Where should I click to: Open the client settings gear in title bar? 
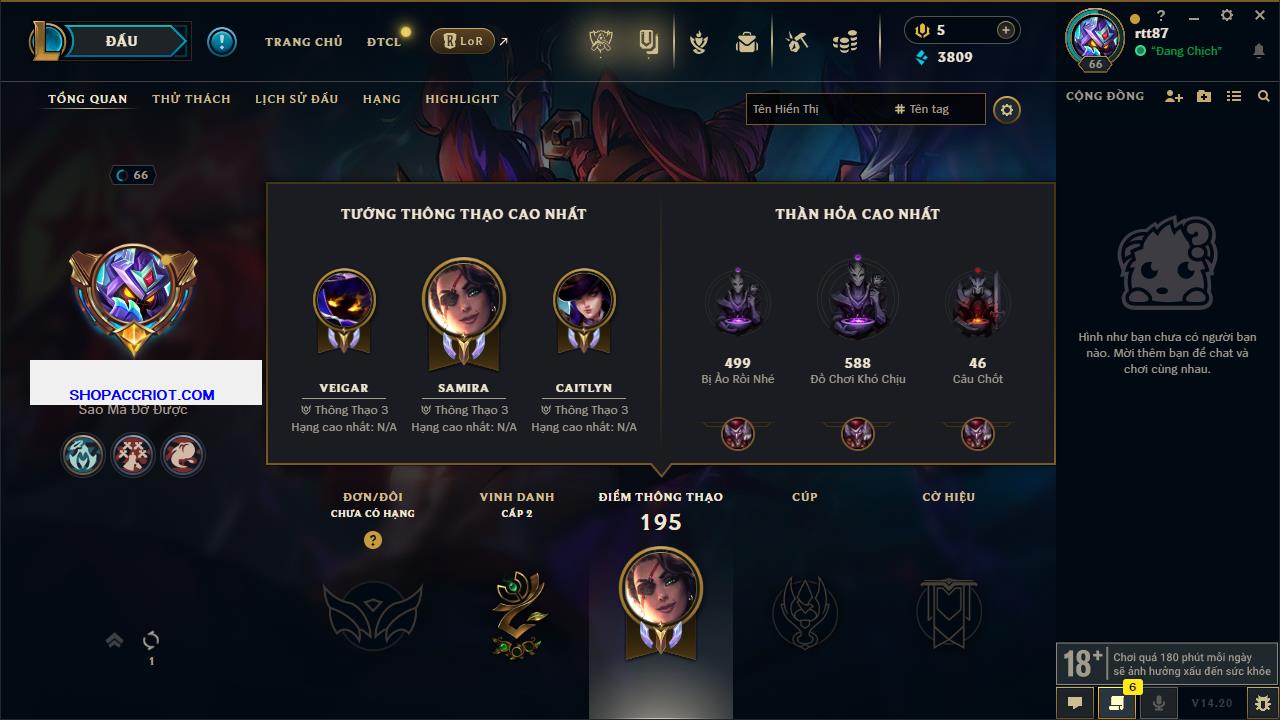point(1227,15)
